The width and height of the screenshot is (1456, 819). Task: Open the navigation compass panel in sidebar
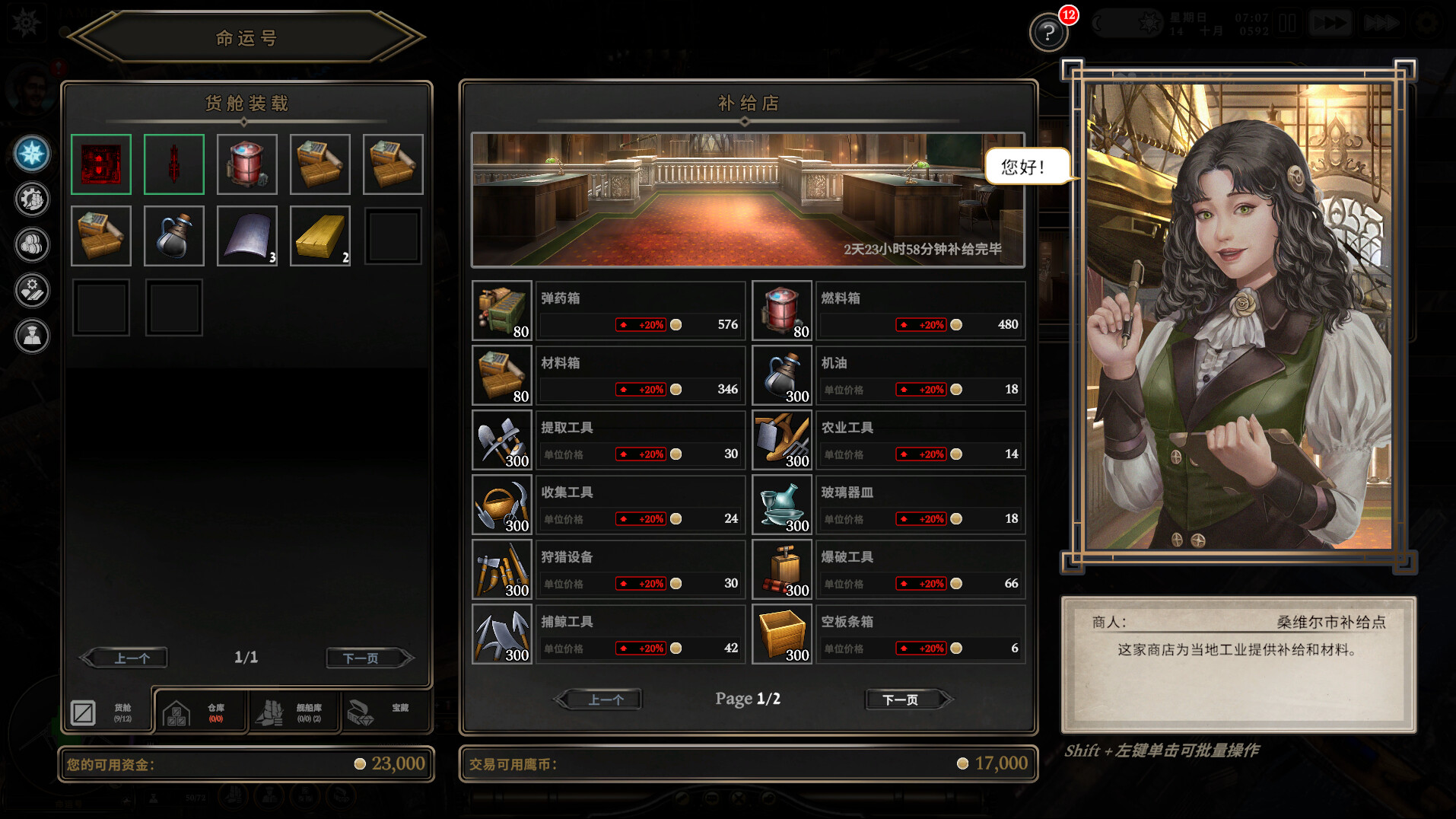pyautogui.click(x=30, y=155)
